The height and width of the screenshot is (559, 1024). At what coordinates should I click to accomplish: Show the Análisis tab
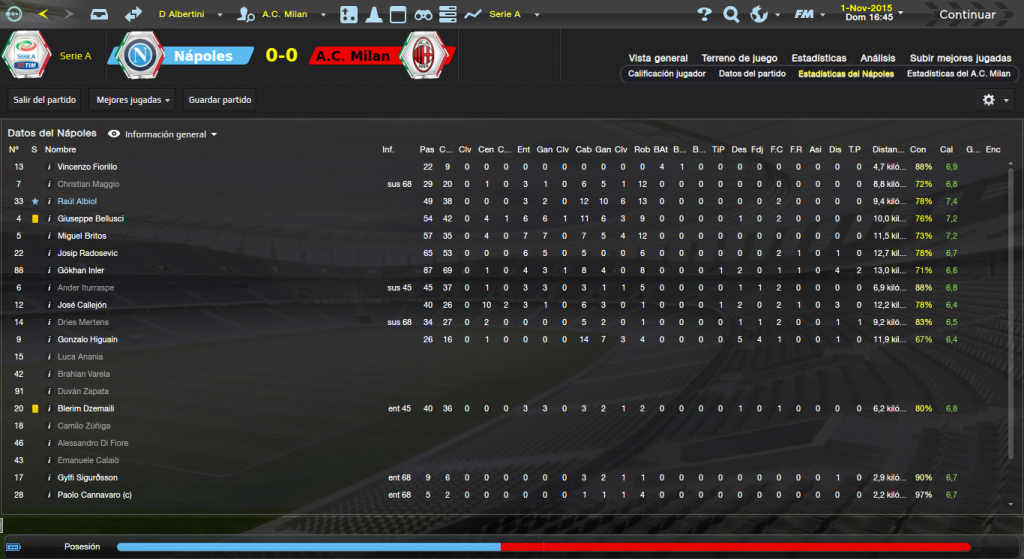pyautogui.click(x=877, y=58)
